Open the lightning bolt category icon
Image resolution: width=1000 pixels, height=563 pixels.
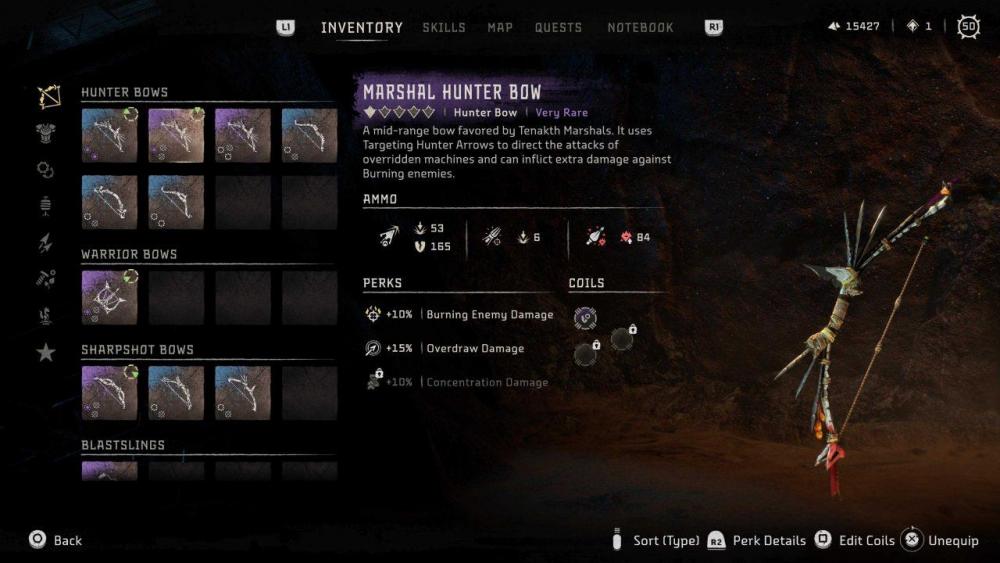pyautogui.click(x=46, y=242)
